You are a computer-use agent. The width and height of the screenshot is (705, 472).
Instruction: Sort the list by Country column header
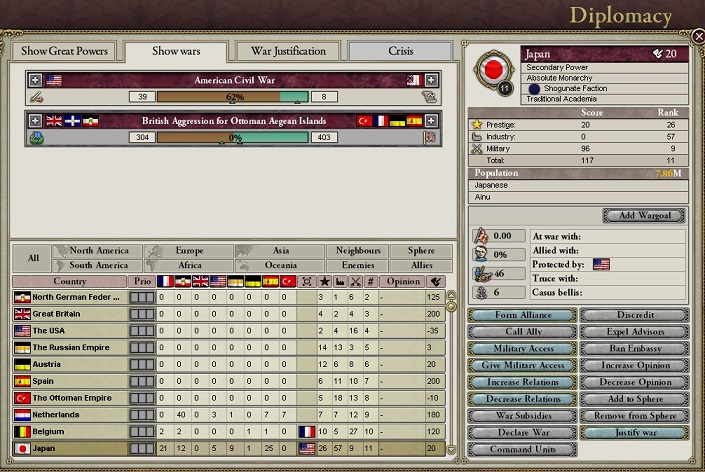(70, 282)
